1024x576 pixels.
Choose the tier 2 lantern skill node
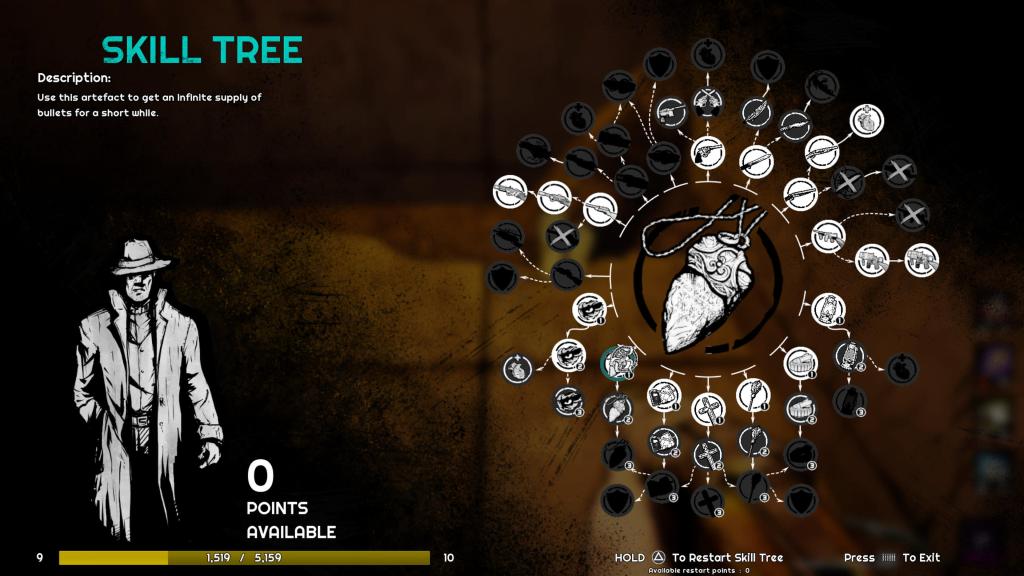click(849, 355)
